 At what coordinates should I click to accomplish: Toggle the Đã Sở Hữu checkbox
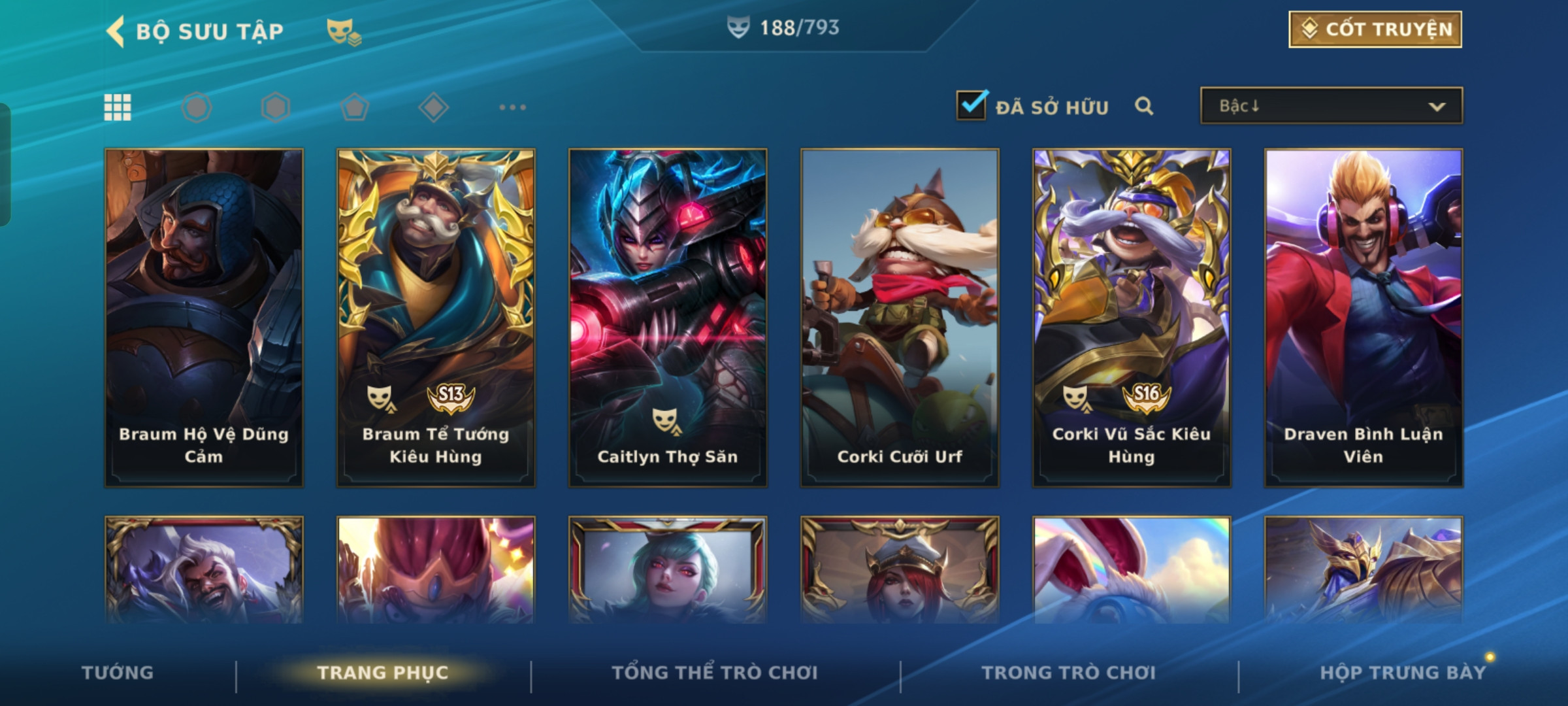pos(971,106)
